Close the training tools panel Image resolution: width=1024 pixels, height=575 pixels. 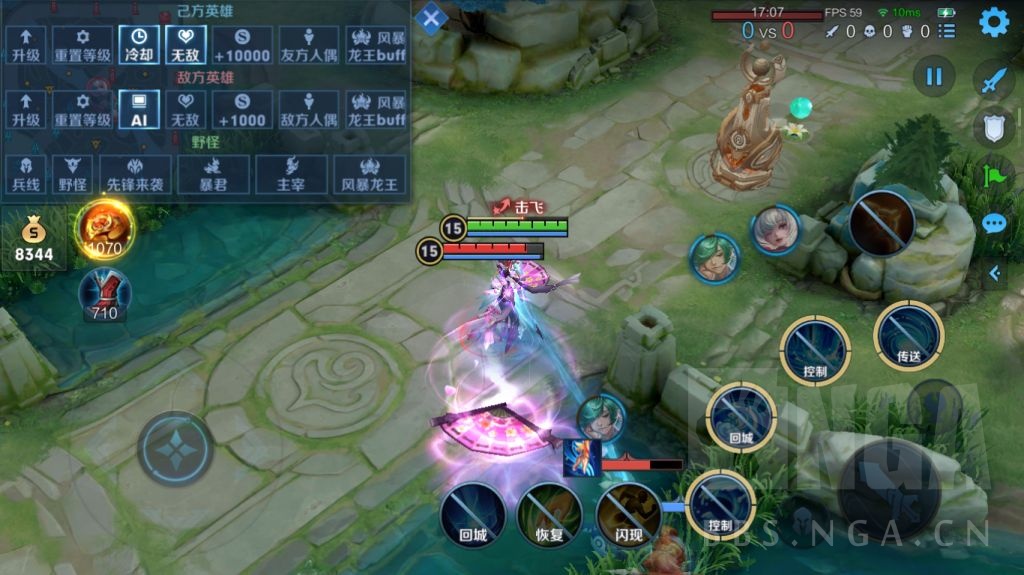431,18
